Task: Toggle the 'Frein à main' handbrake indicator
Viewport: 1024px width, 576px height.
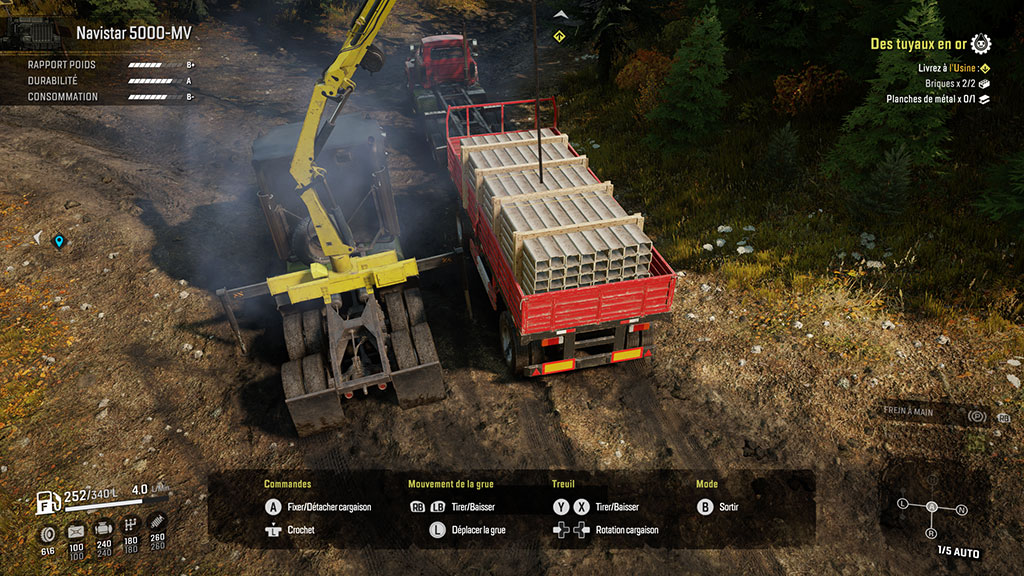Action: 978,416
